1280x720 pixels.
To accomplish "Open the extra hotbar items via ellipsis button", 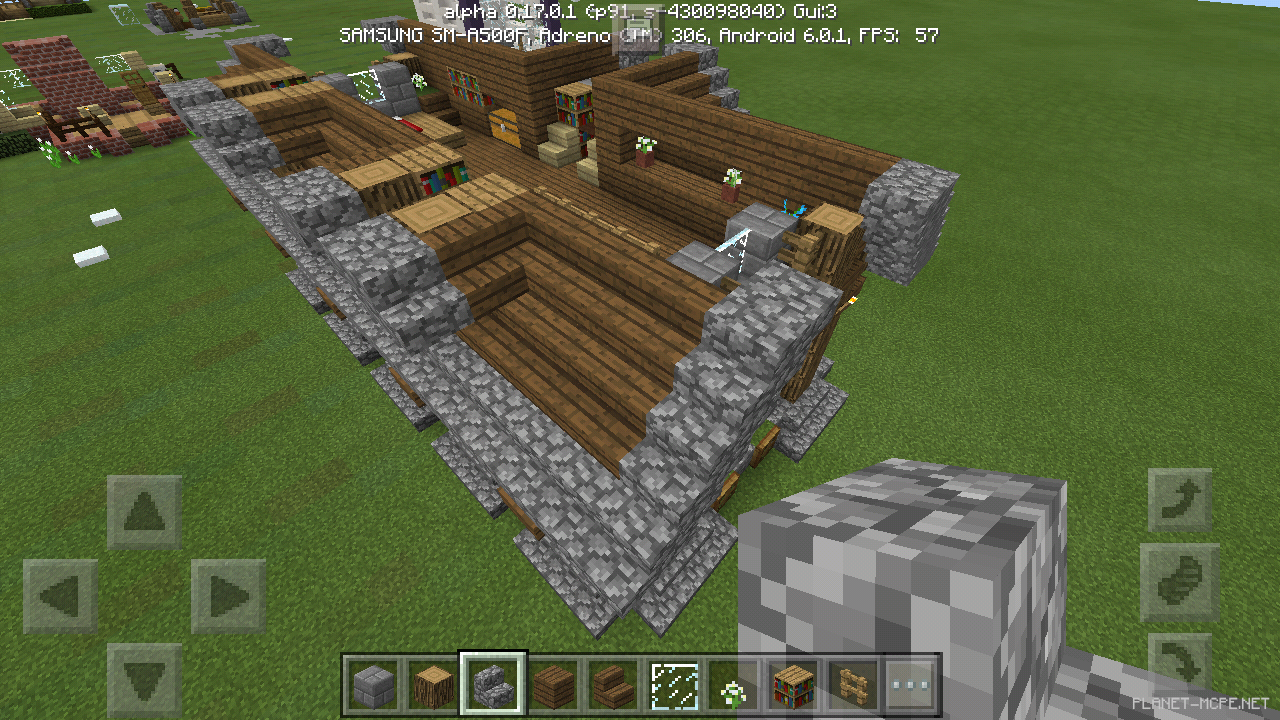I will pos(912,685).
